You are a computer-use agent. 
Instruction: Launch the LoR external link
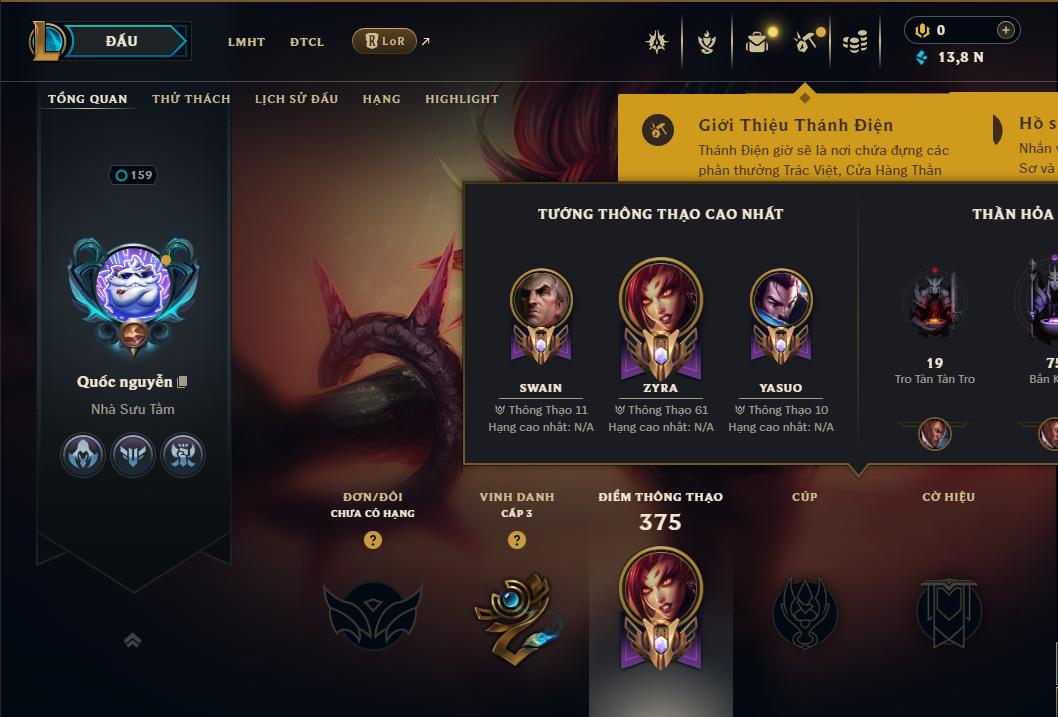(x=385, y=41)
